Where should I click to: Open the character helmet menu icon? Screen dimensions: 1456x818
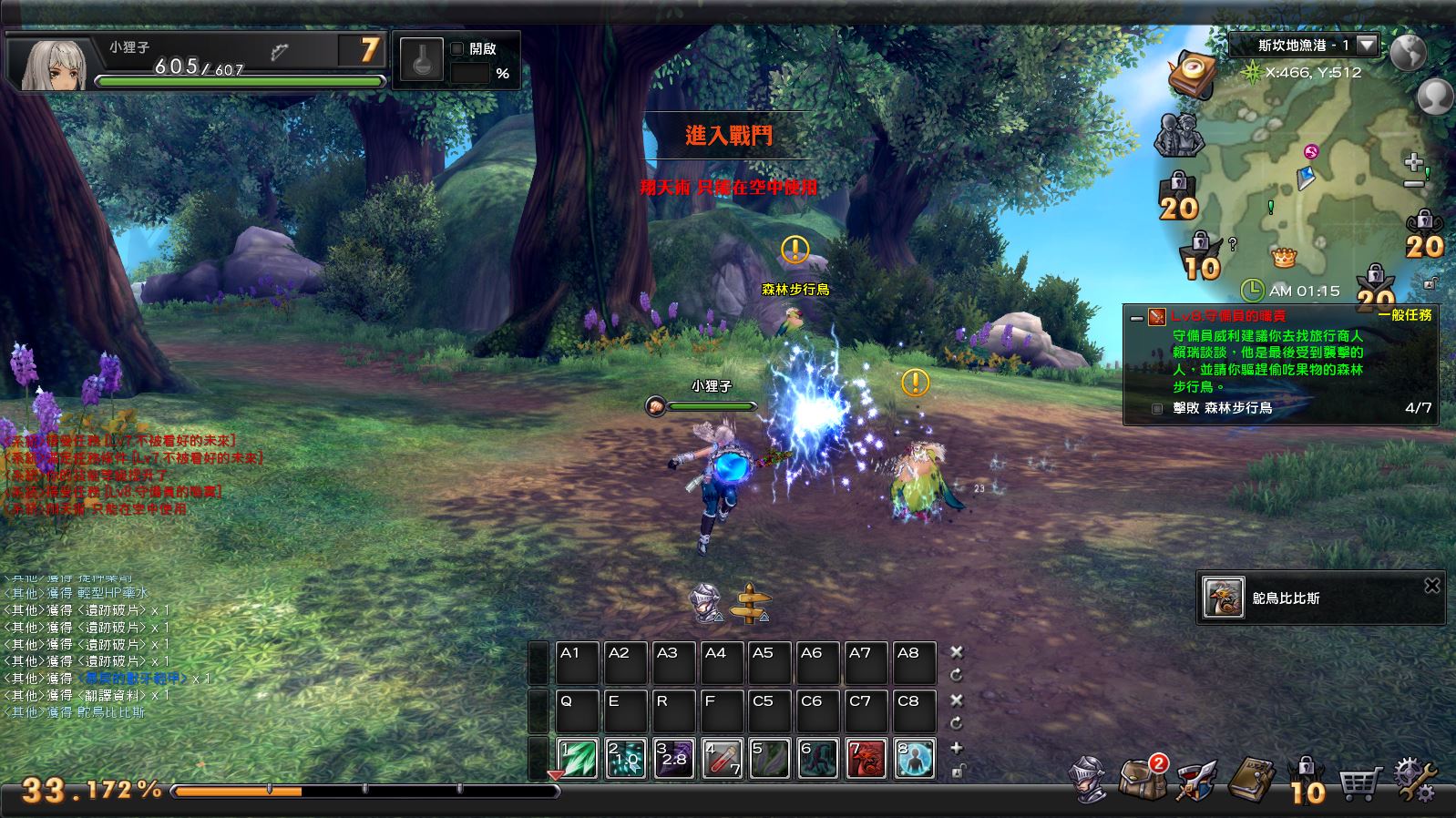1089,781
